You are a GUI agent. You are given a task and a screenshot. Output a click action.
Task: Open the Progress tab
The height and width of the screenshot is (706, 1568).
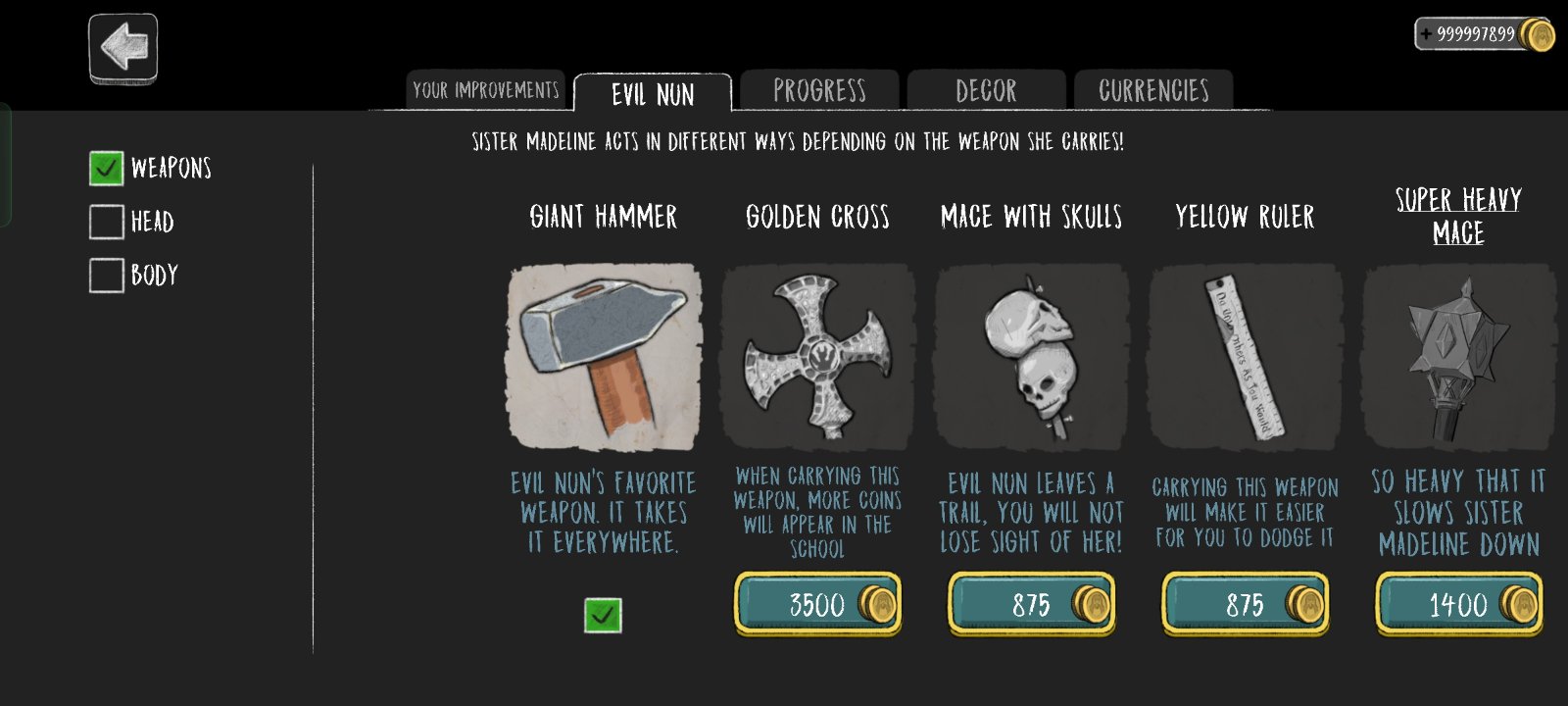coord(819,91)
